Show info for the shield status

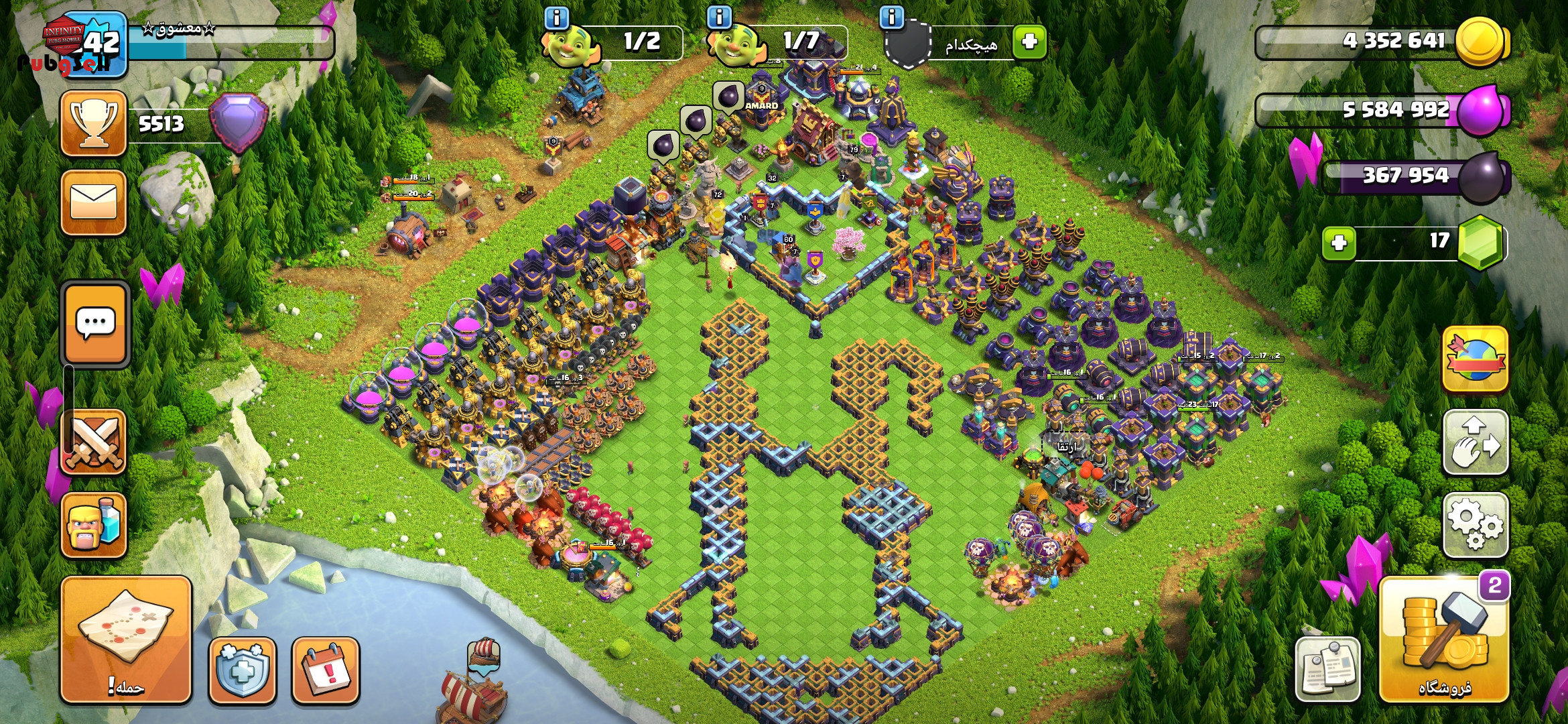click(891, 17)
